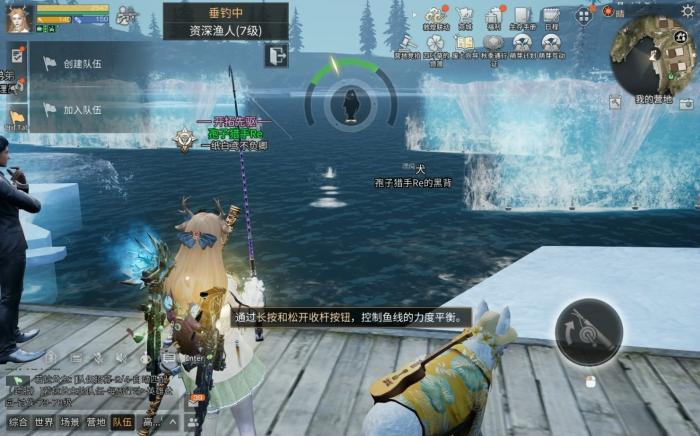Viewport: 700px width, 436px height.
Task: Switch chat to the 场景 tab
Action: pos(71,423)
